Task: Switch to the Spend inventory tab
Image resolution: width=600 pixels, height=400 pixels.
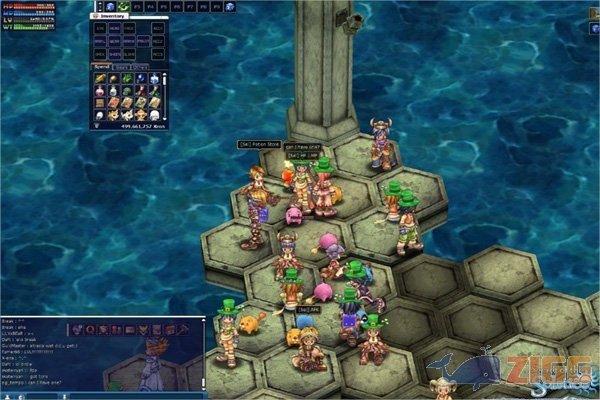Action: click(100, 66)
